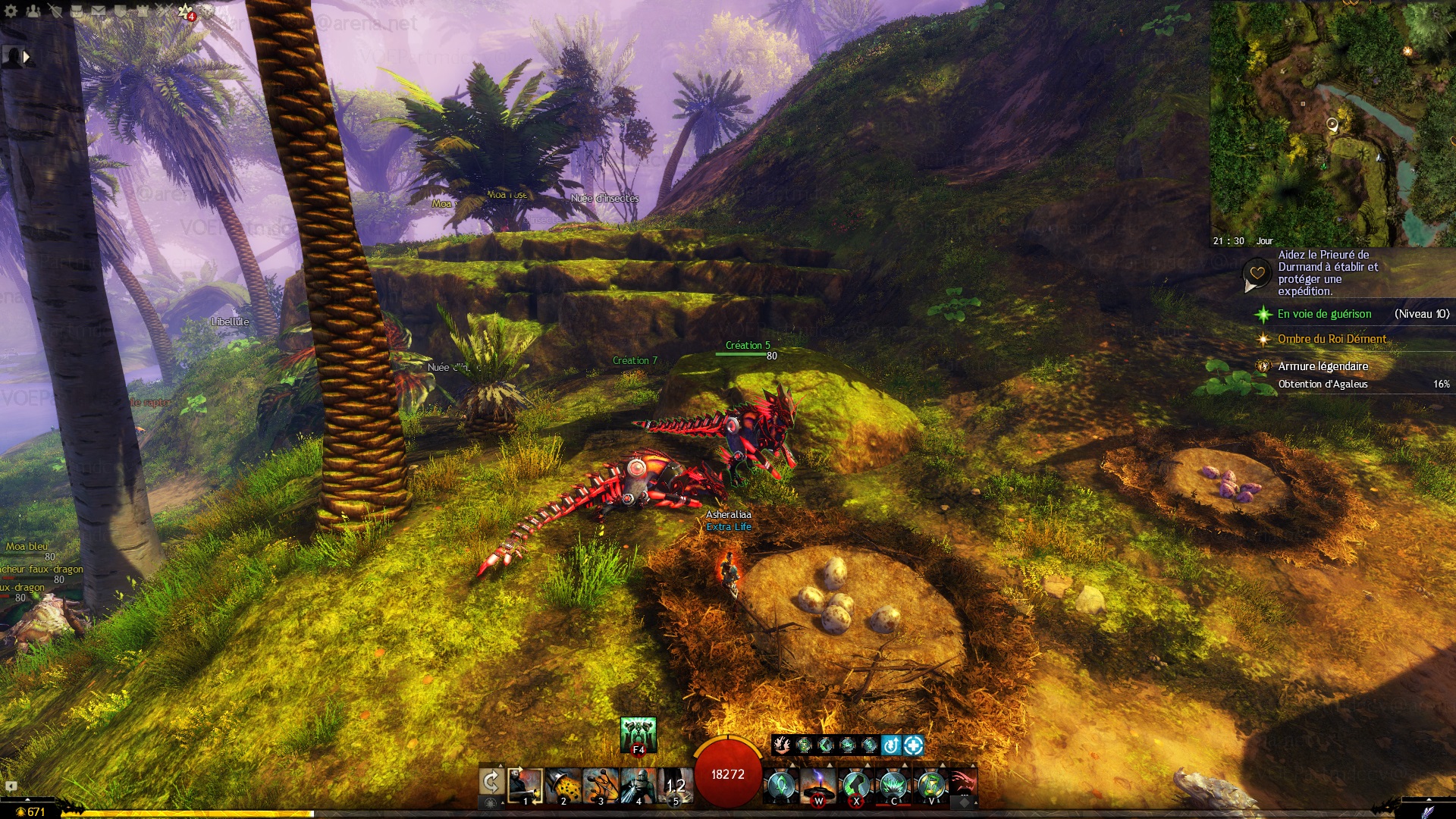Click the minimap
The image size is (1456, 819).
pos(1332,123)
